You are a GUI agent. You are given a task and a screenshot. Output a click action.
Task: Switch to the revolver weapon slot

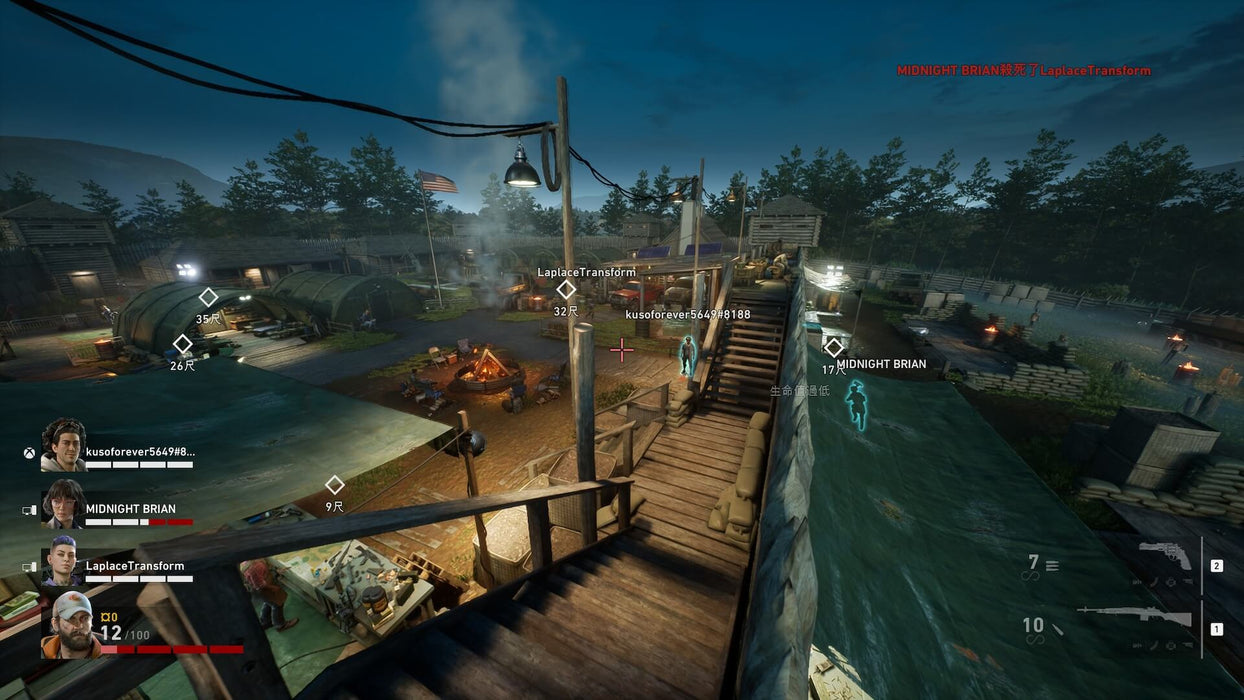(x=1165, y=557)
